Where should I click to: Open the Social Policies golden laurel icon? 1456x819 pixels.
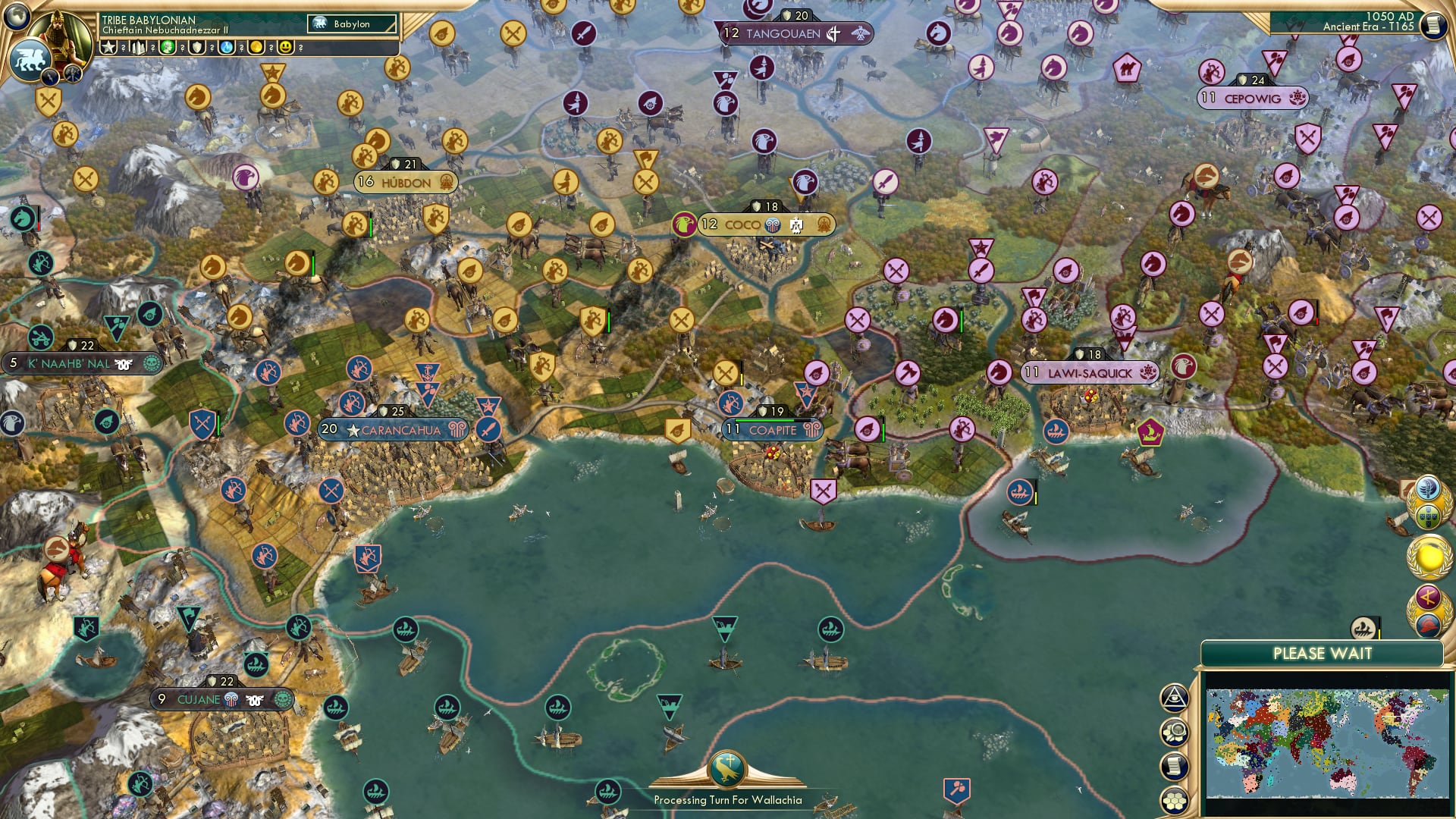1428,557
